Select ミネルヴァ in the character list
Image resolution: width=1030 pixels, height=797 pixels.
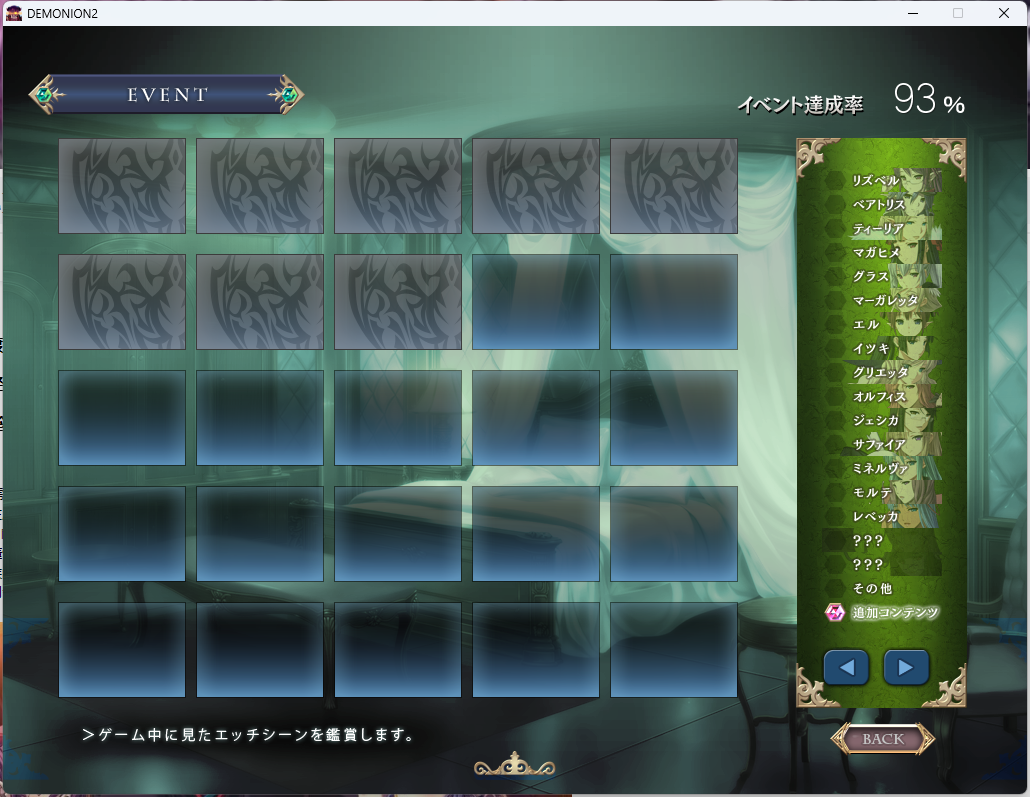pos(879,469)
